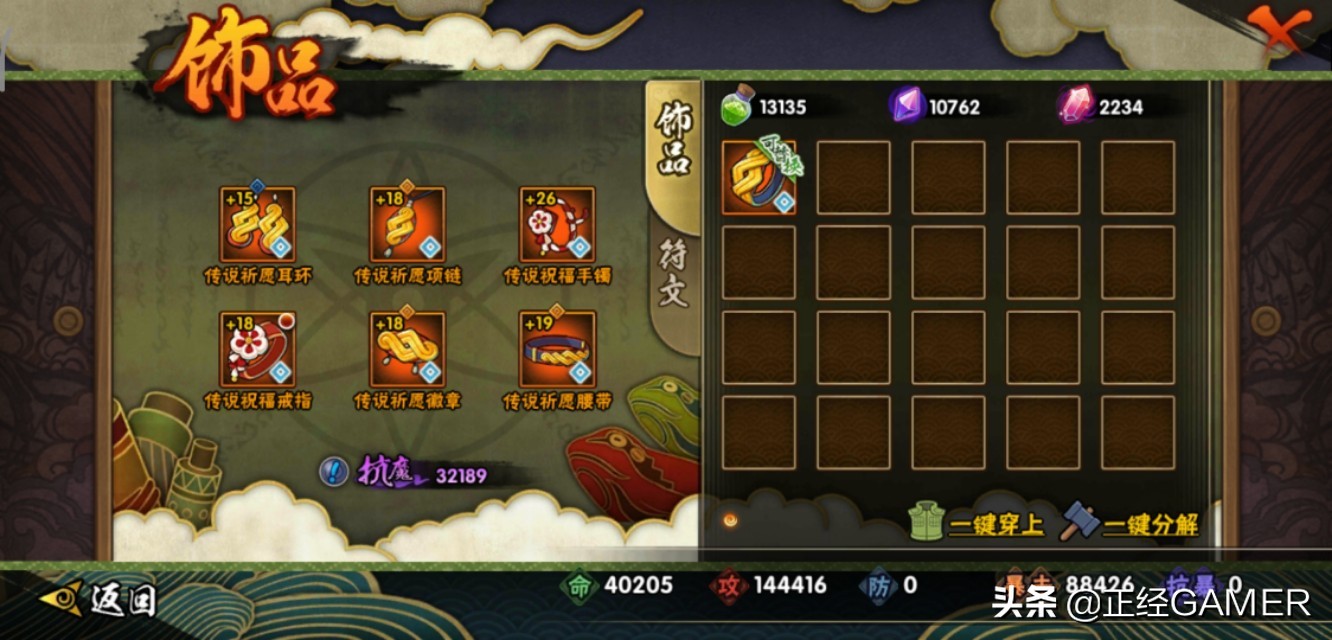
Task: Select the 饰品 tab
Action: click(673, 138)
